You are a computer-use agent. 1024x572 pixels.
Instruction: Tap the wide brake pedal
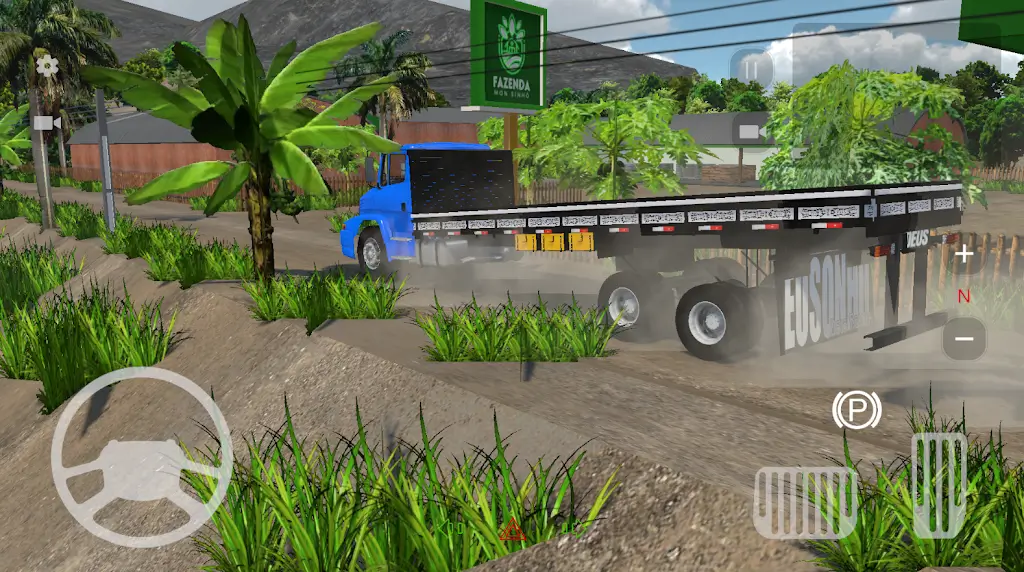(x=805, y=502)
